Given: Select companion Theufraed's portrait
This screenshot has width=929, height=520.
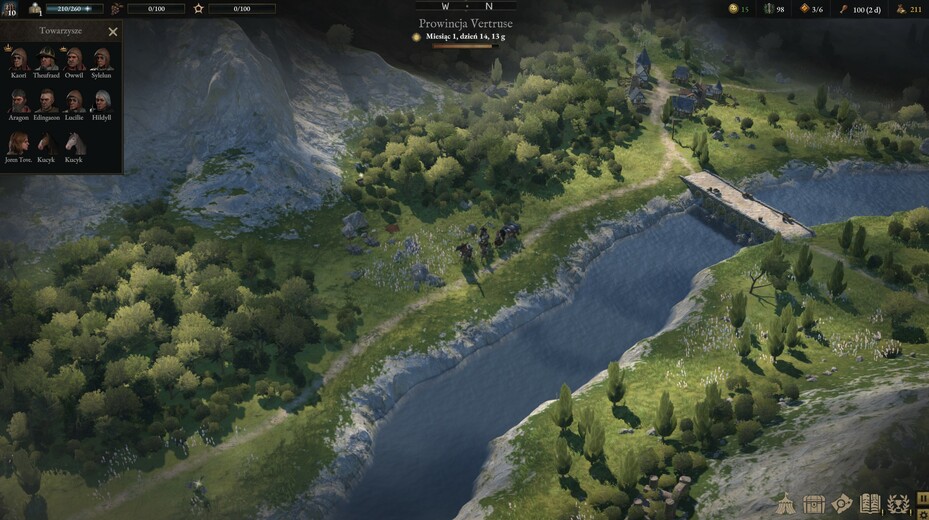Looking at the screenshot, I should click(x=47, y=59).
